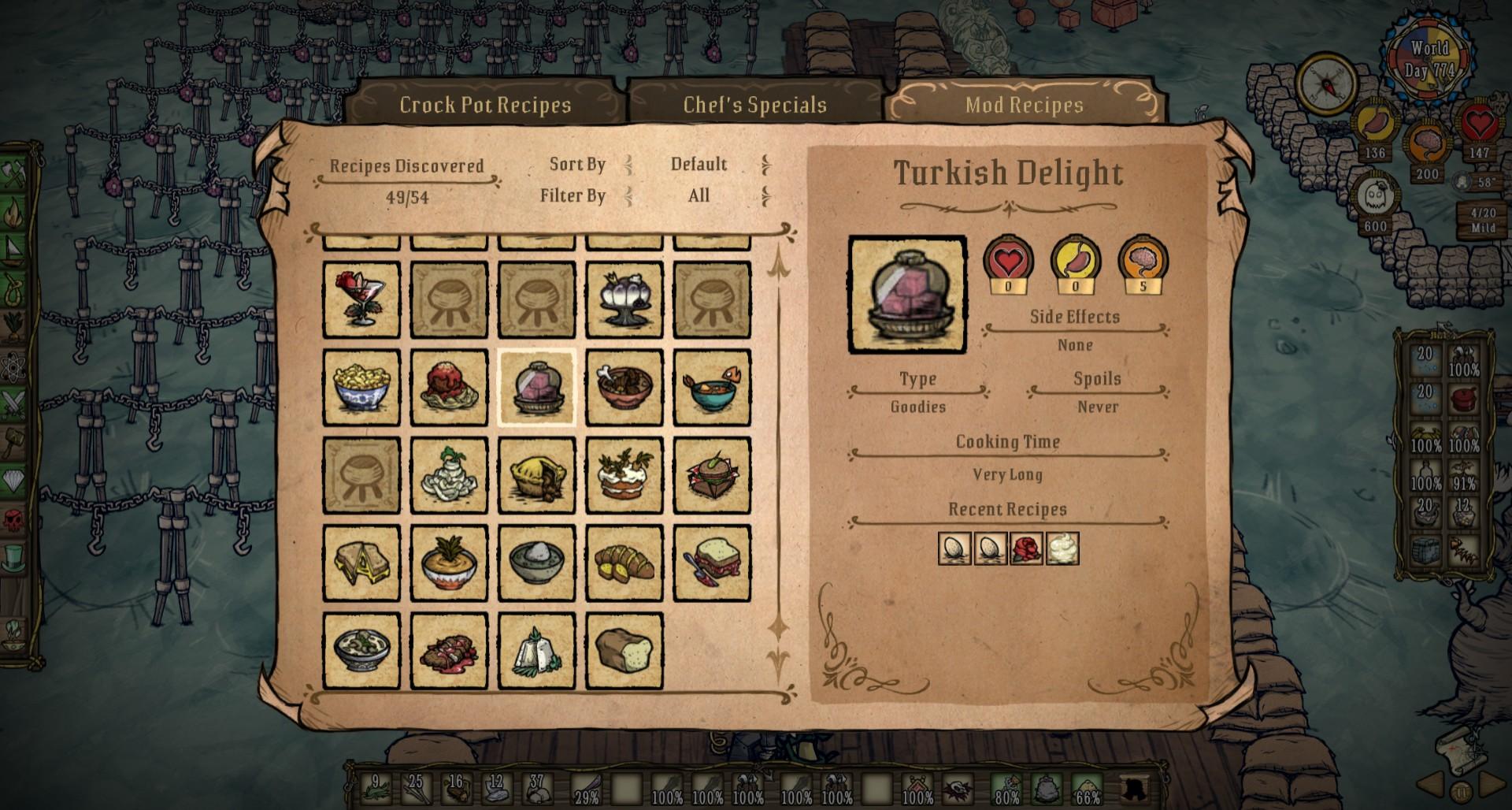1512x810 pixels.
Task: Open the fire crafting tab
Action: point(15,211)
